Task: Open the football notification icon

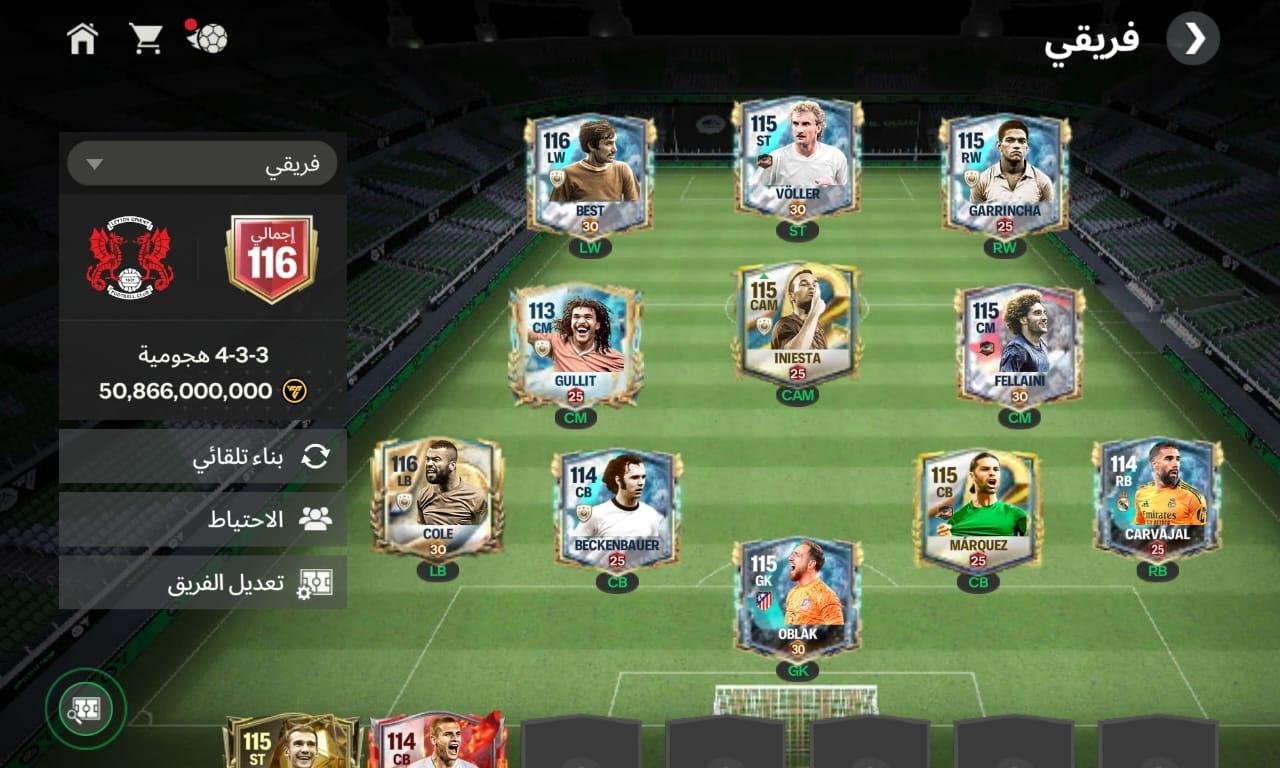Action: pos(207,37)
